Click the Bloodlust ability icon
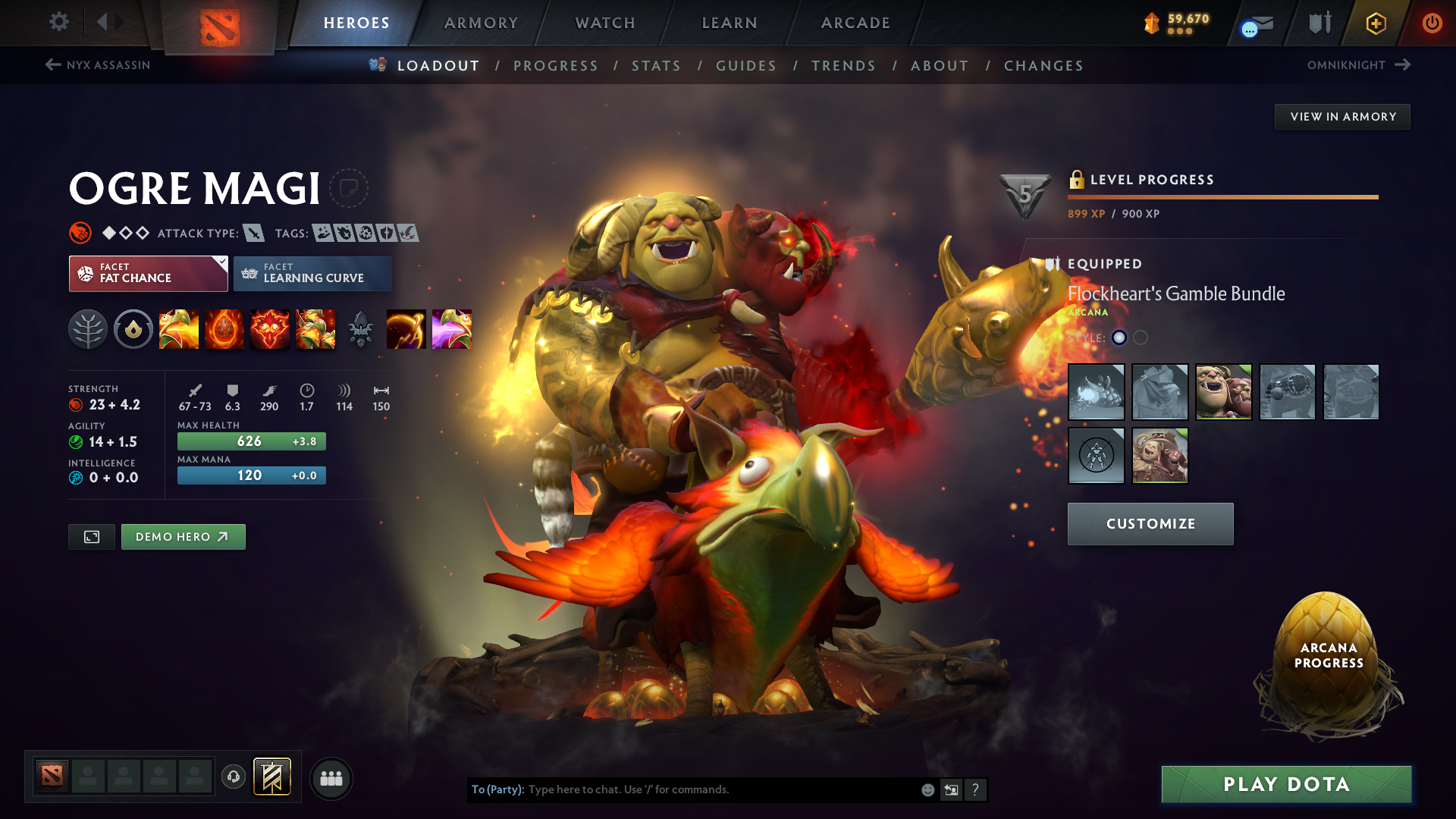The image size is (1456, 819). click(x=270, y=329)
